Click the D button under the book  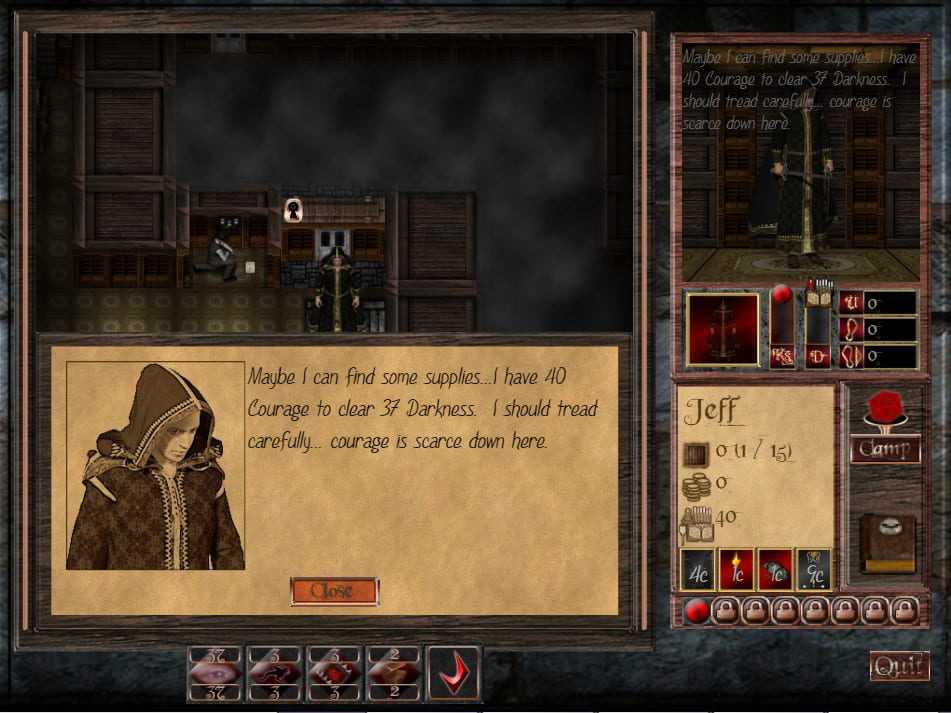point(819,356)
